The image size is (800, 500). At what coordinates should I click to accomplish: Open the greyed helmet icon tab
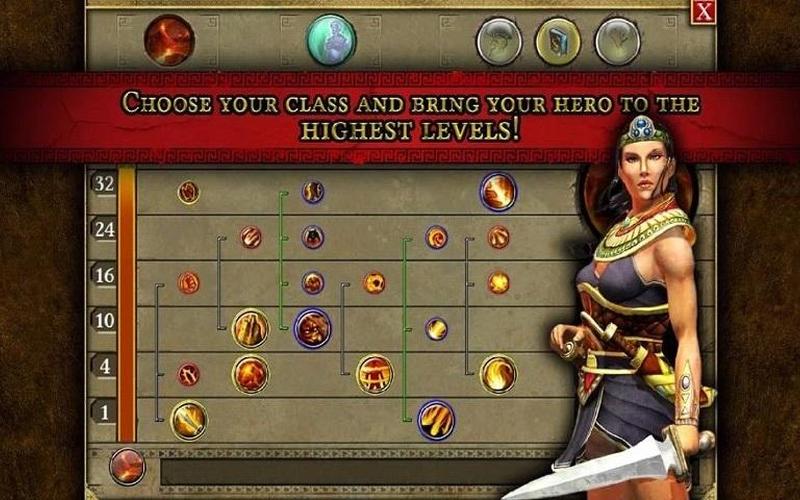[498, 42]
